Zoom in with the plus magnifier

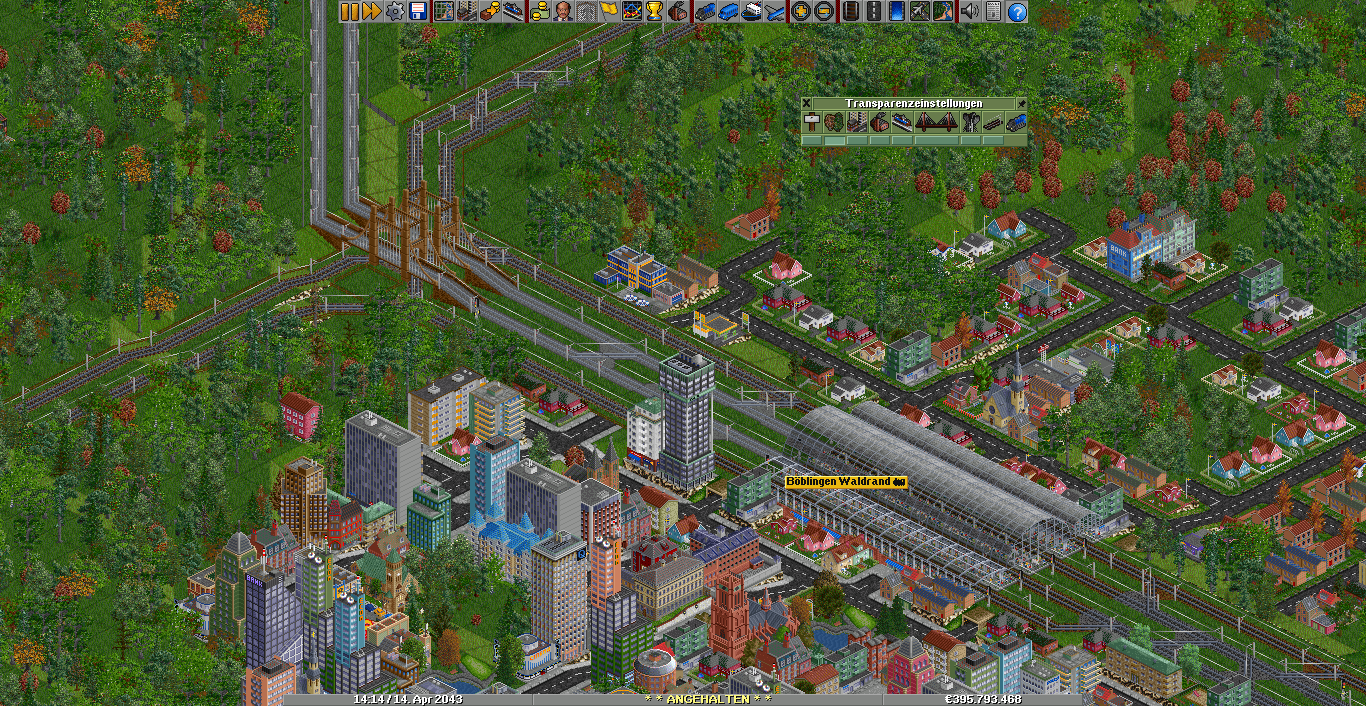point(800,12)
